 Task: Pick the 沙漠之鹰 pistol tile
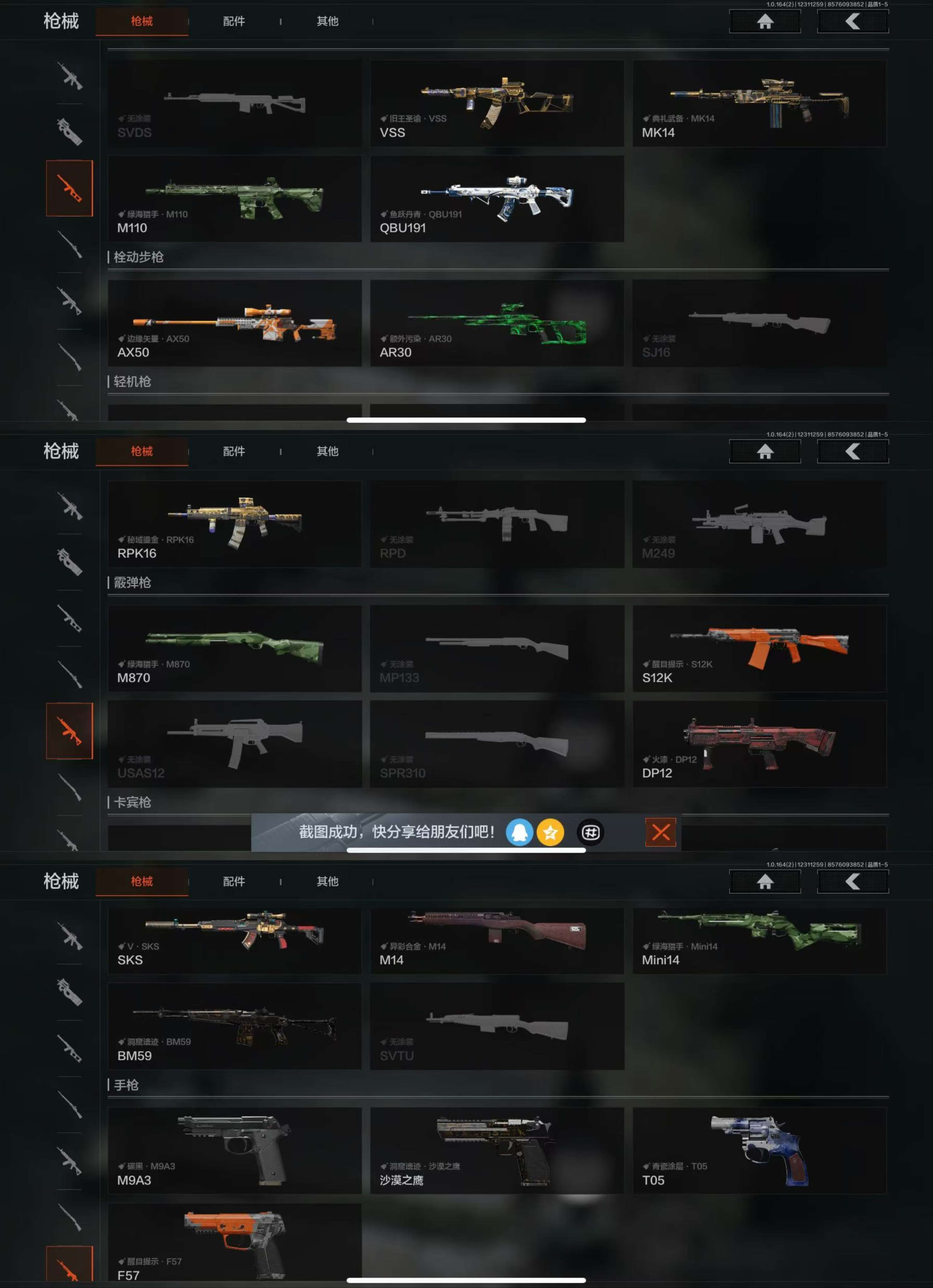click(x=497, y=1151)
